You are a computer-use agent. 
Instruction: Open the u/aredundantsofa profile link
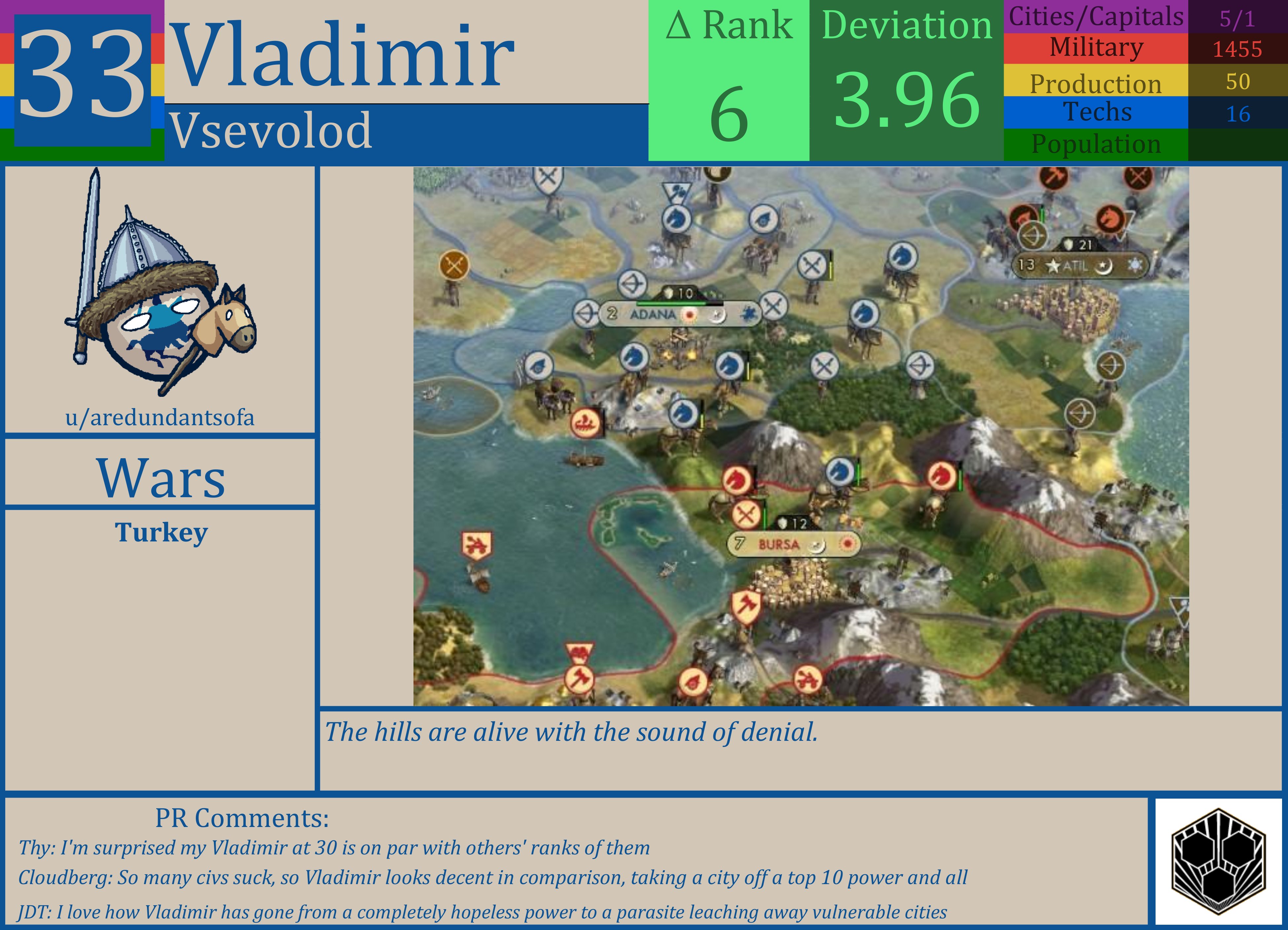(x=160, y=418)
